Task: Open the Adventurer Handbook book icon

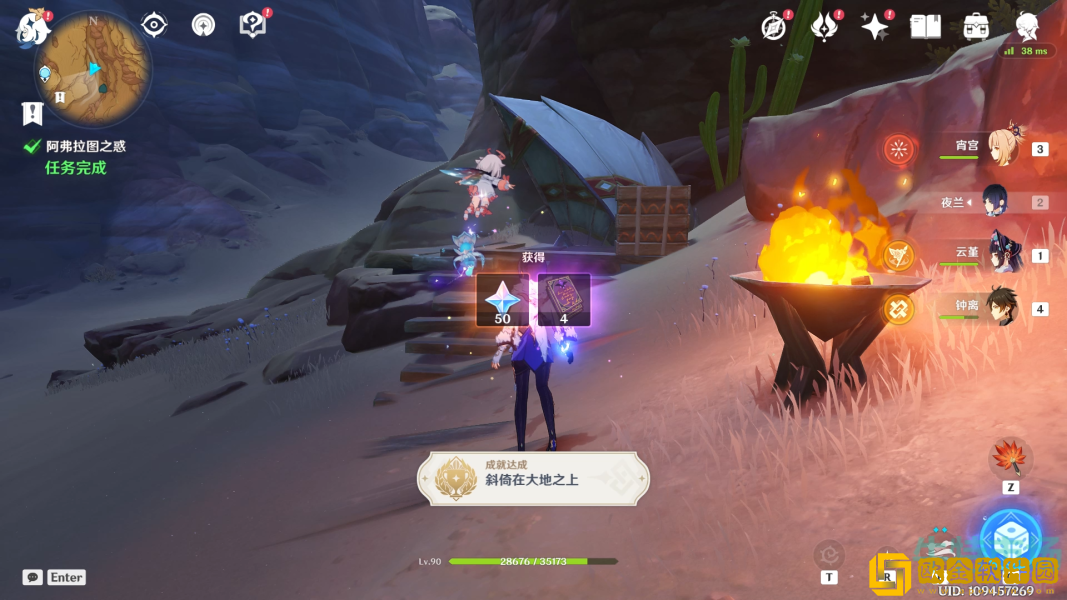Action: pos(925,27)
